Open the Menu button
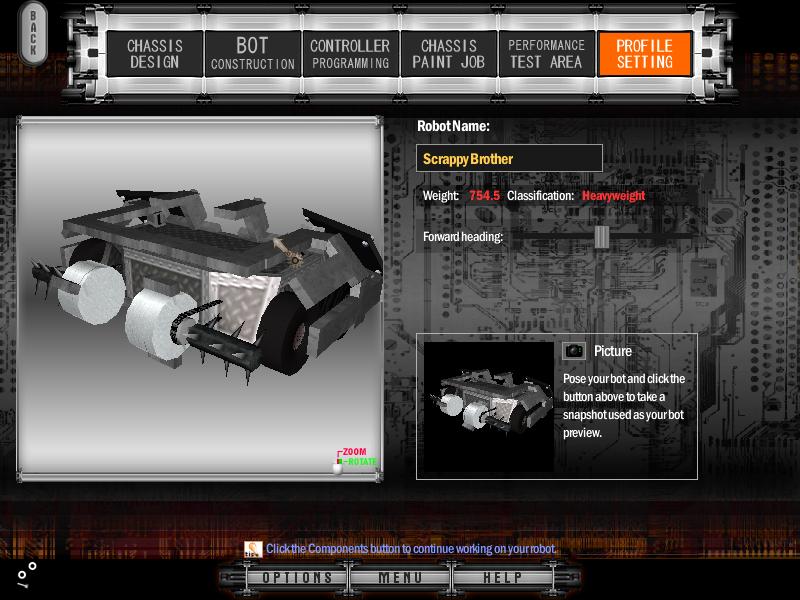 (x=400, y=578)
